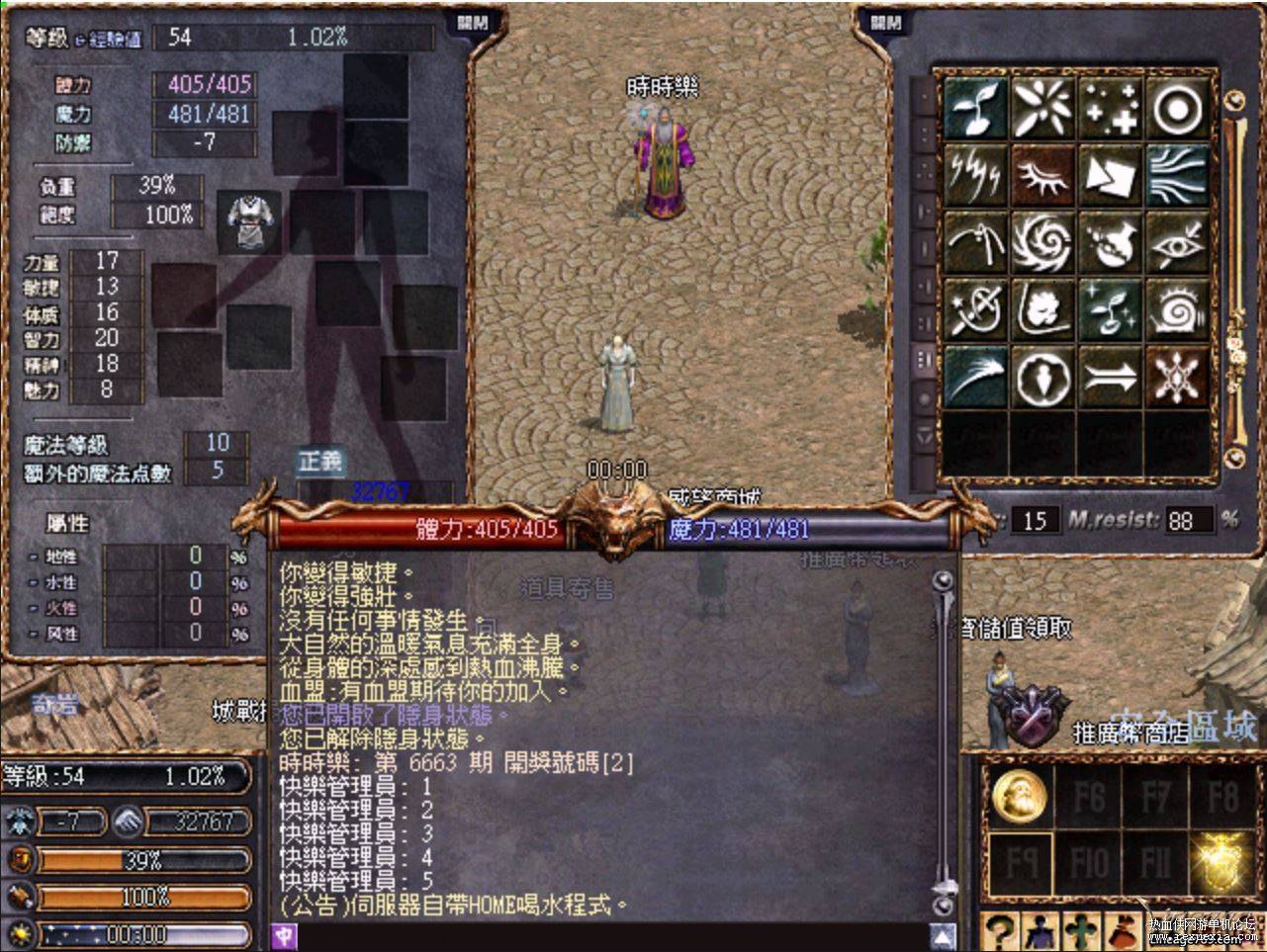Open help via the question mark icon
The image size is (1267, 952).
click(1000, 927)
